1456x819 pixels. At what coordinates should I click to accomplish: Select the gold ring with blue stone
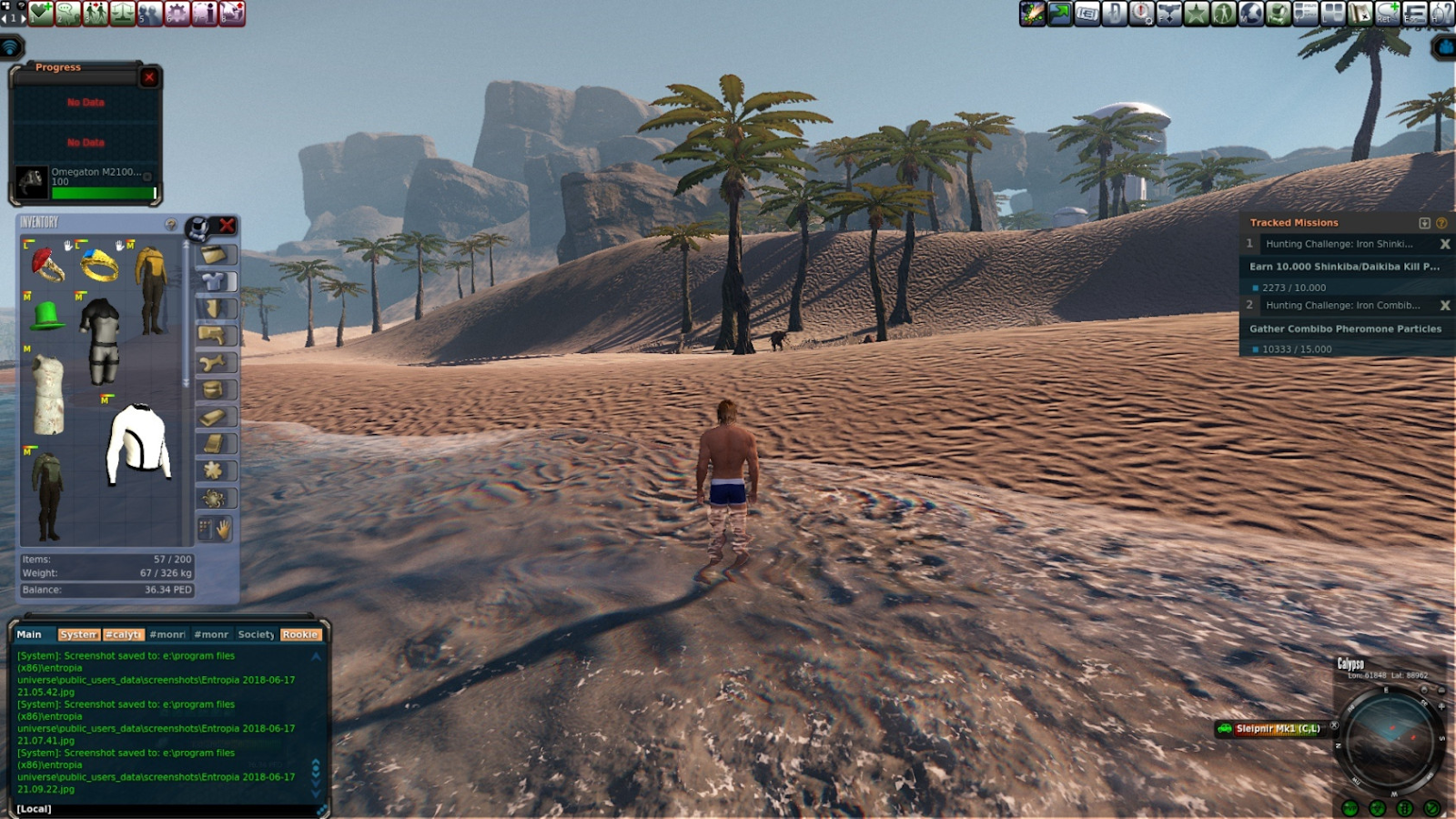tap(98, 266)
